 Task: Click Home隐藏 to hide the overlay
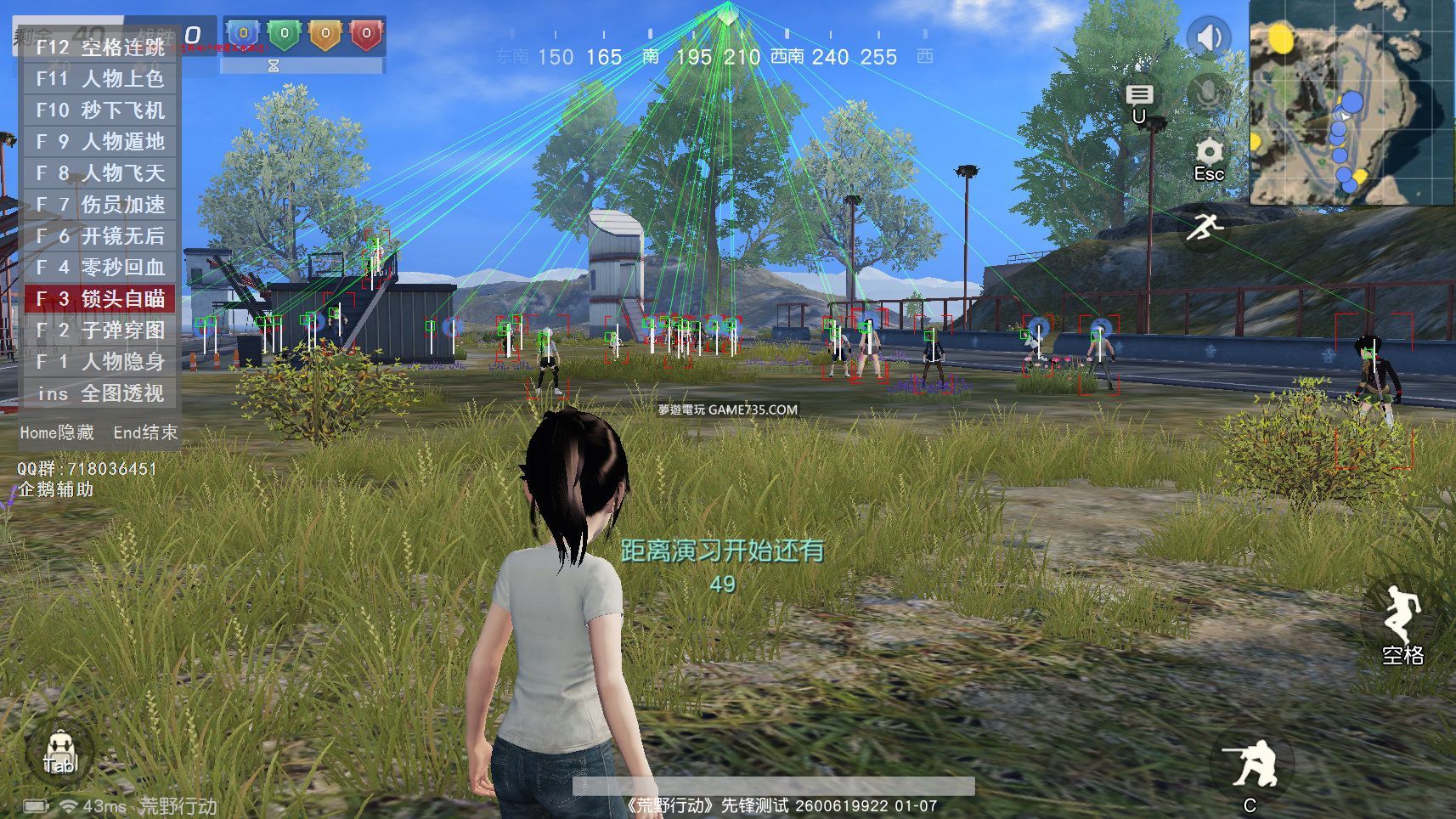pyautogui.click(x=57, y=432)
